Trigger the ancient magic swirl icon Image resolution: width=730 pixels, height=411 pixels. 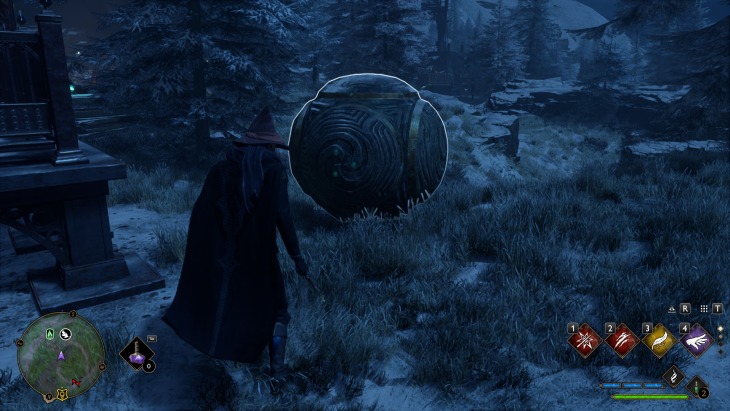tap(673, 375)
